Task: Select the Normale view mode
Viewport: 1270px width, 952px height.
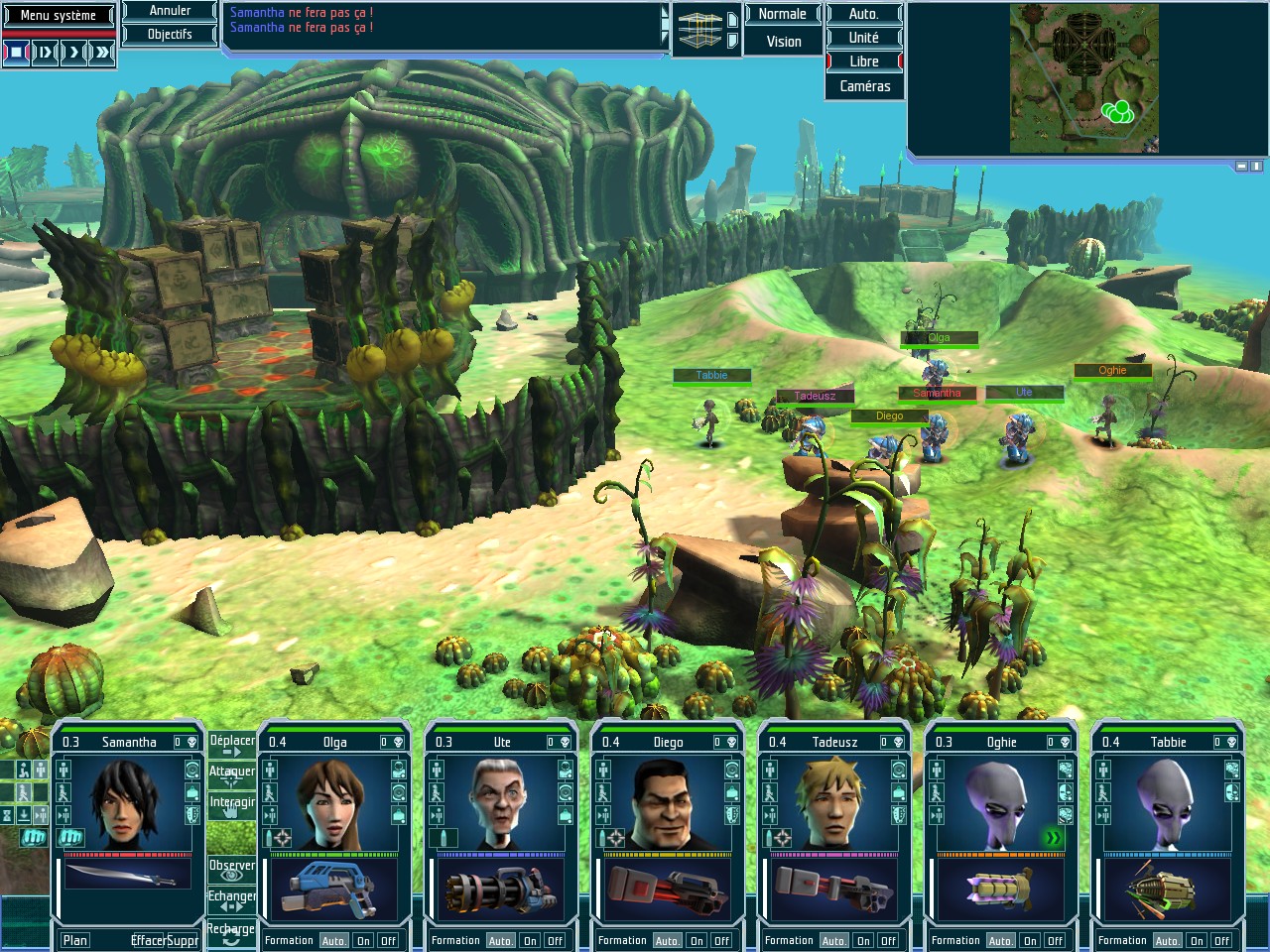Action: tap(782, 14)
